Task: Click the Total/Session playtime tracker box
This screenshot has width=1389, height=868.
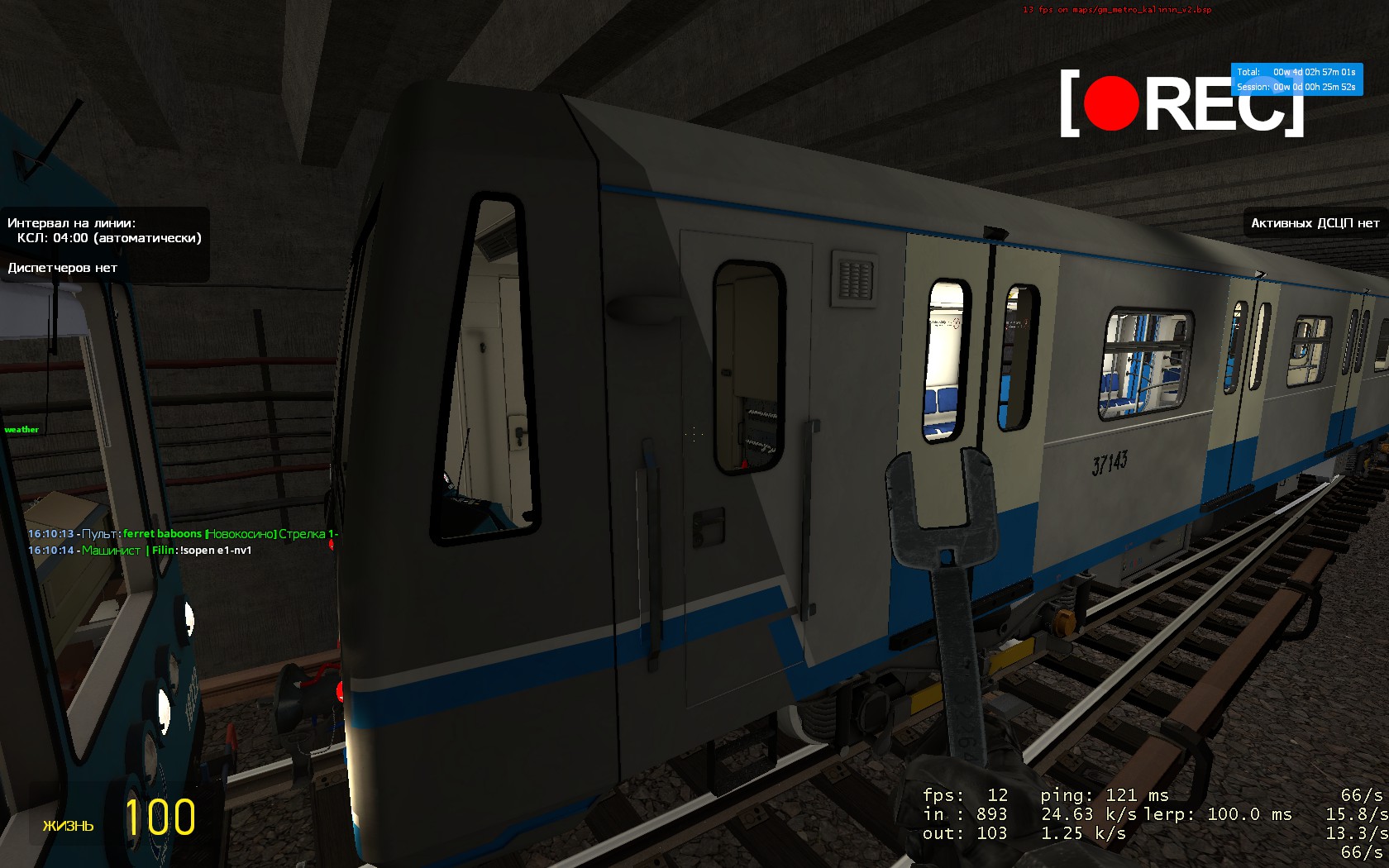Action: [1296, 79]
